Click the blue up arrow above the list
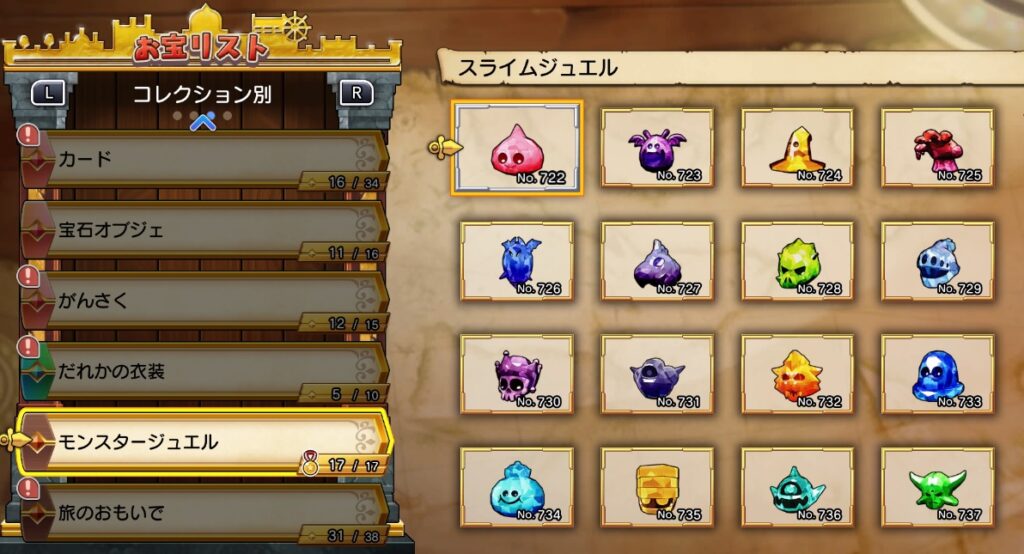Image resolution: width=1024 pixels, height=554 pixels. [203, 122]
